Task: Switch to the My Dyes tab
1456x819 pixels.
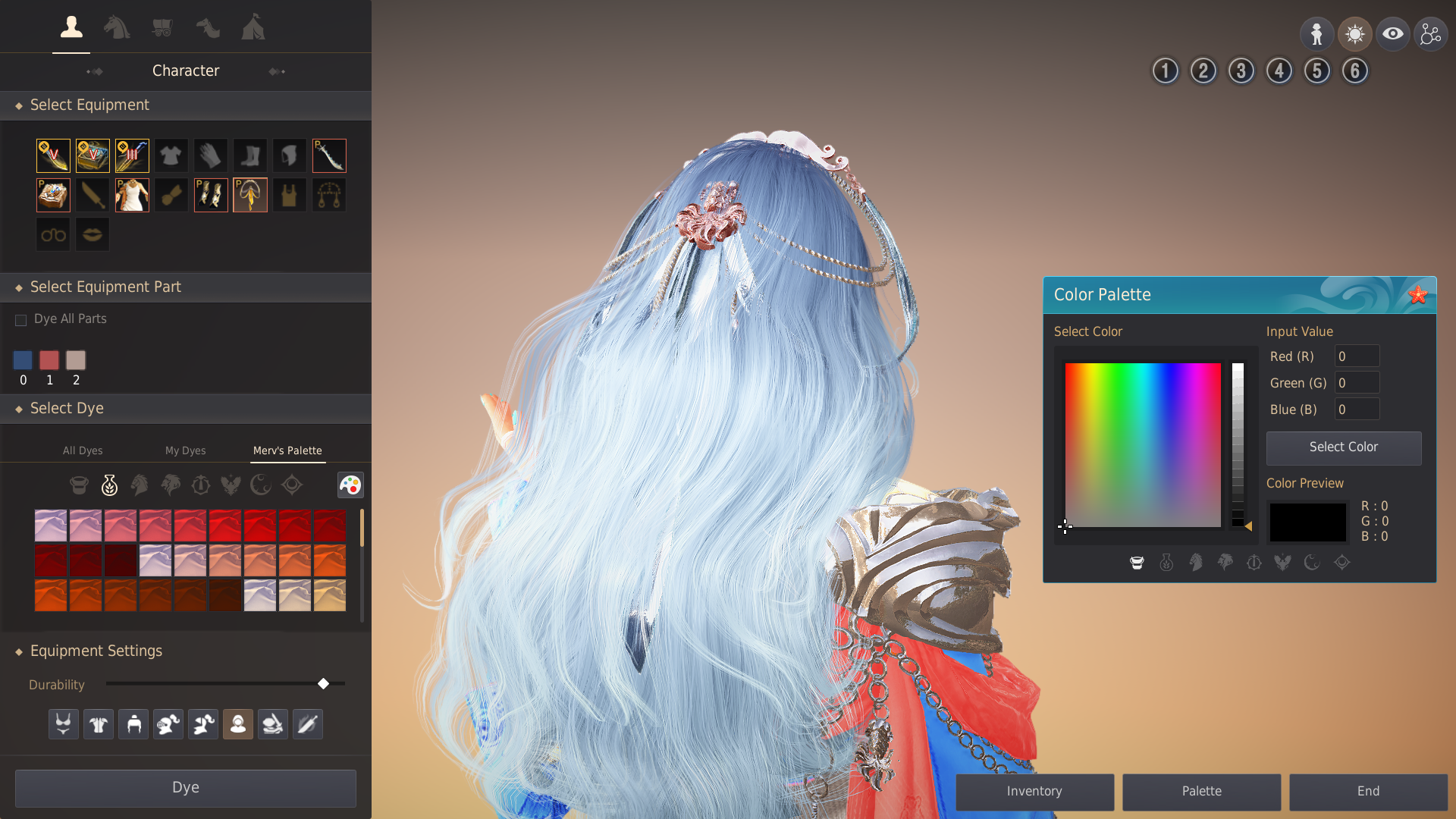Action: click(x=185, y=450)
